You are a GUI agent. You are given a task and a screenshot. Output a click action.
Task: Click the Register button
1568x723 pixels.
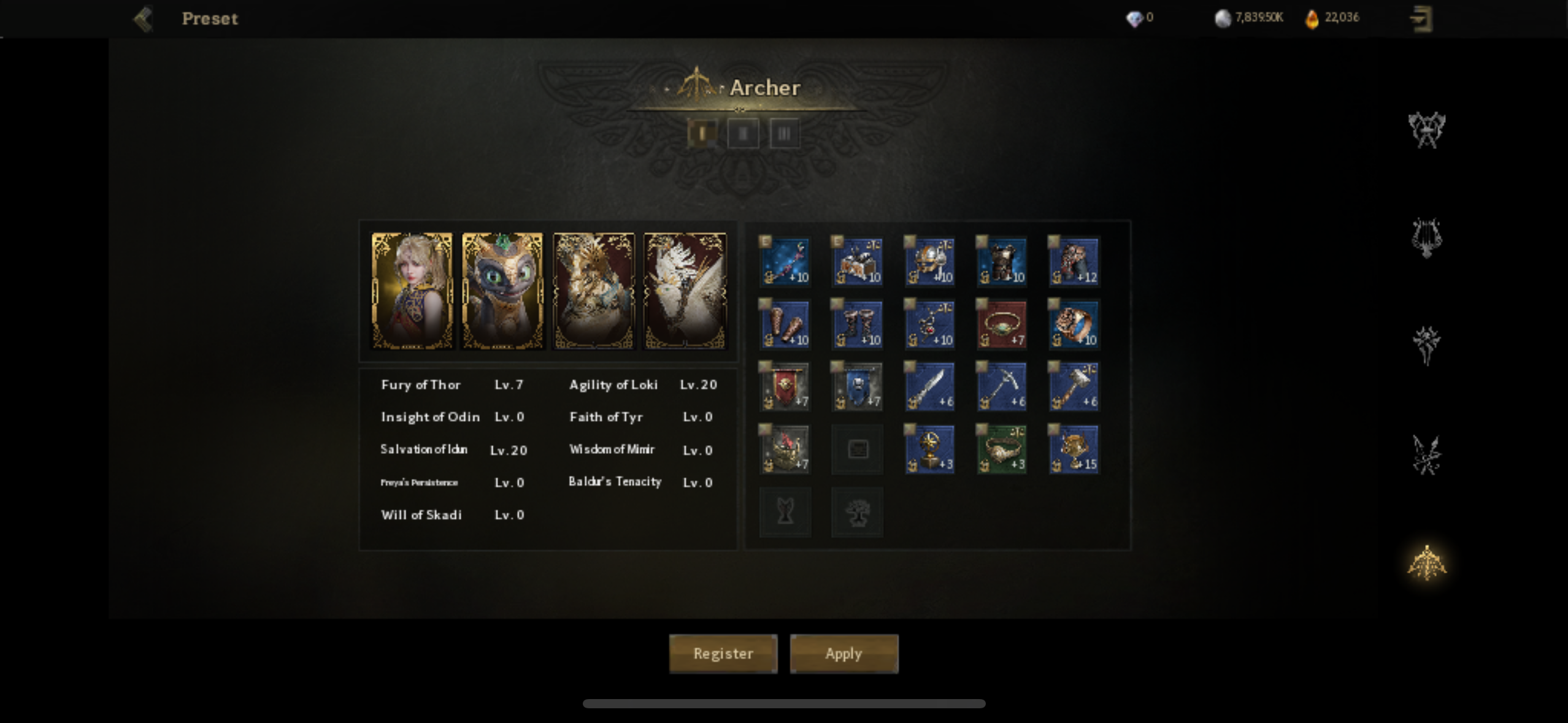pyautogui.click(x=723, y=654)
